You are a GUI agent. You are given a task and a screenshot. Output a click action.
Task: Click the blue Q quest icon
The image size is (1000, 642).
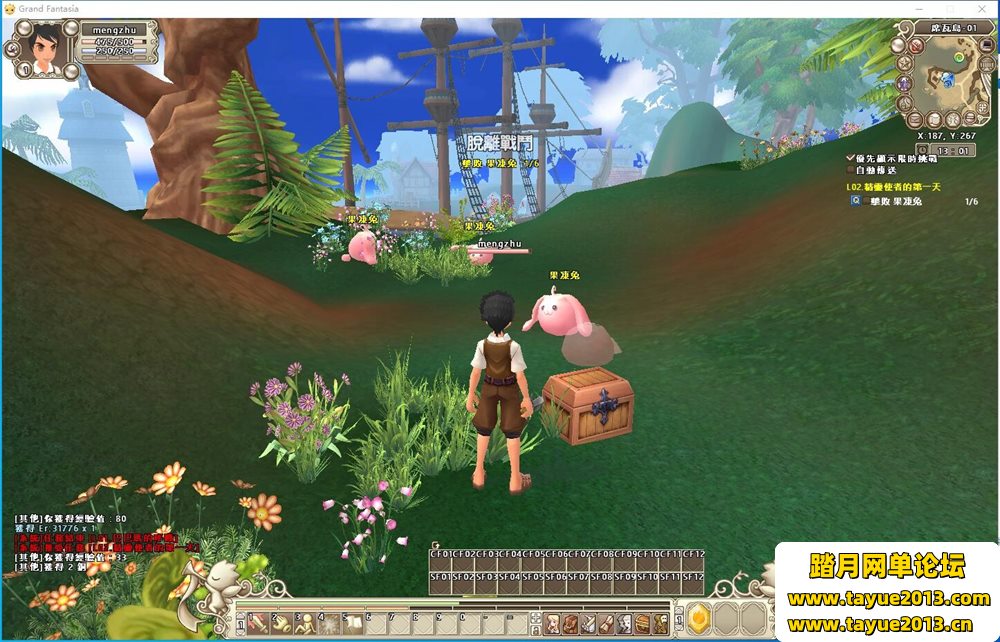(856, 200)
